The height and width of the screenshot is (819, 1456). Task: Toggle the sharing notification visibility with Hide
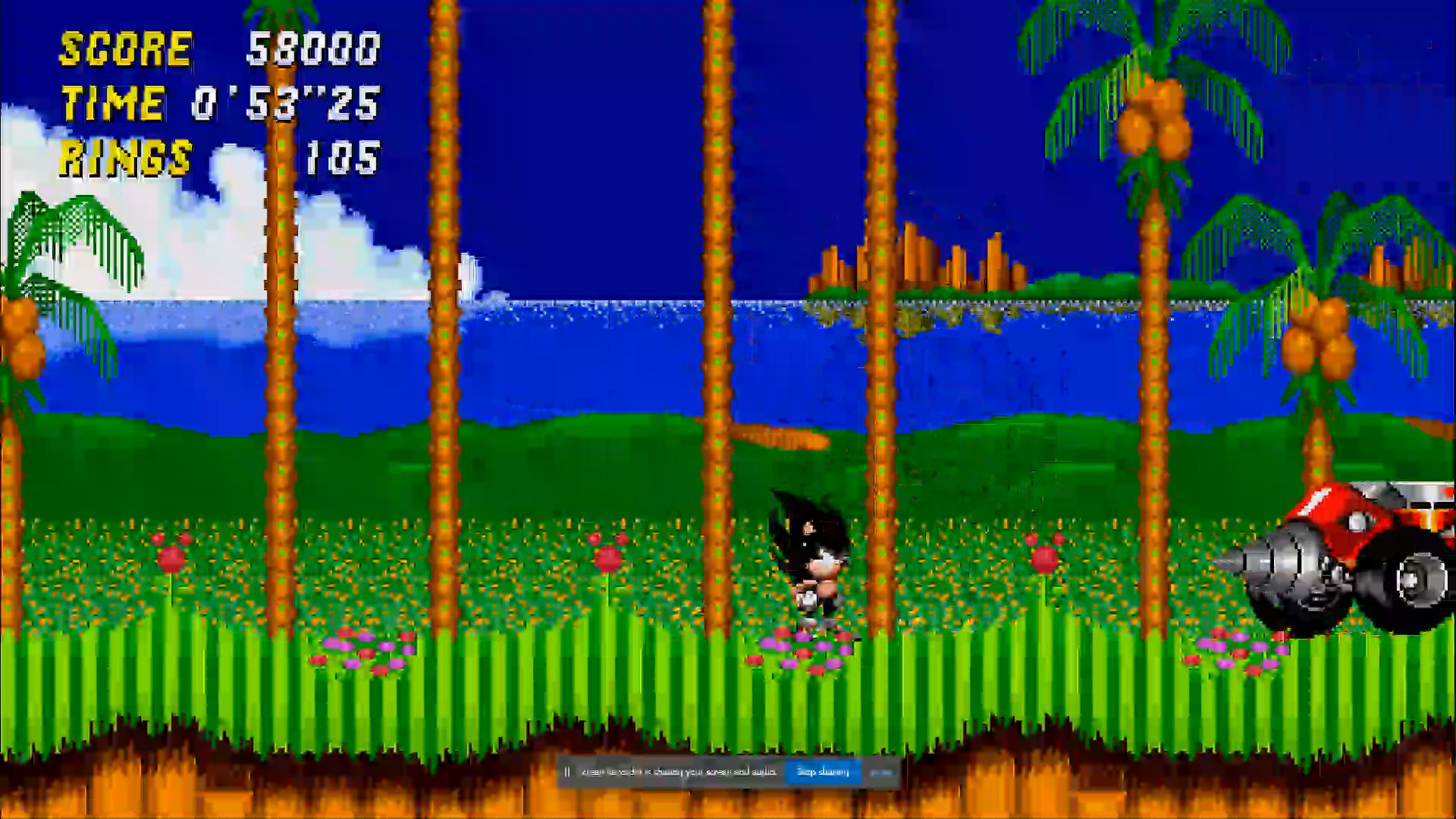pyautogui.click(x=880, y=771)
